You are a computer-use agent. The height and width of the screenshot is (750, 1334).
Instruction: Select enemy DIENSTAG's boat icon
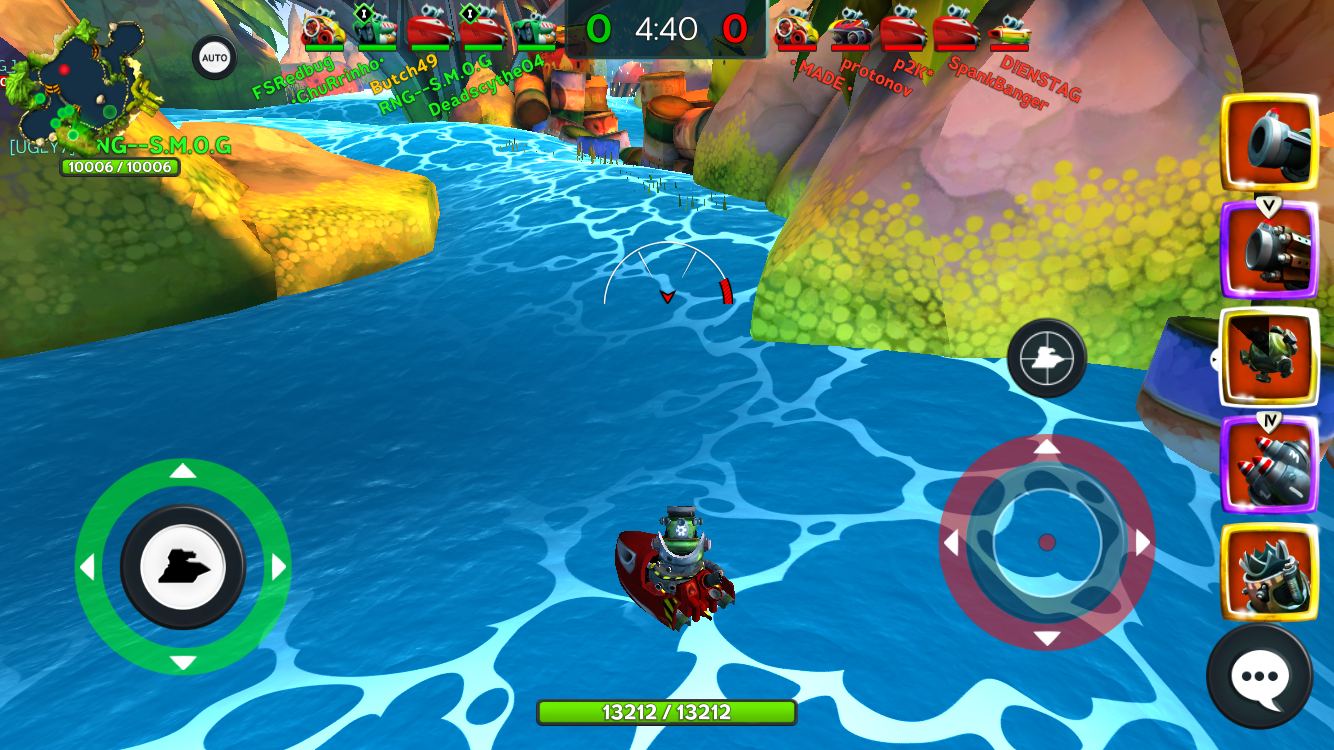click(1010, 30)
